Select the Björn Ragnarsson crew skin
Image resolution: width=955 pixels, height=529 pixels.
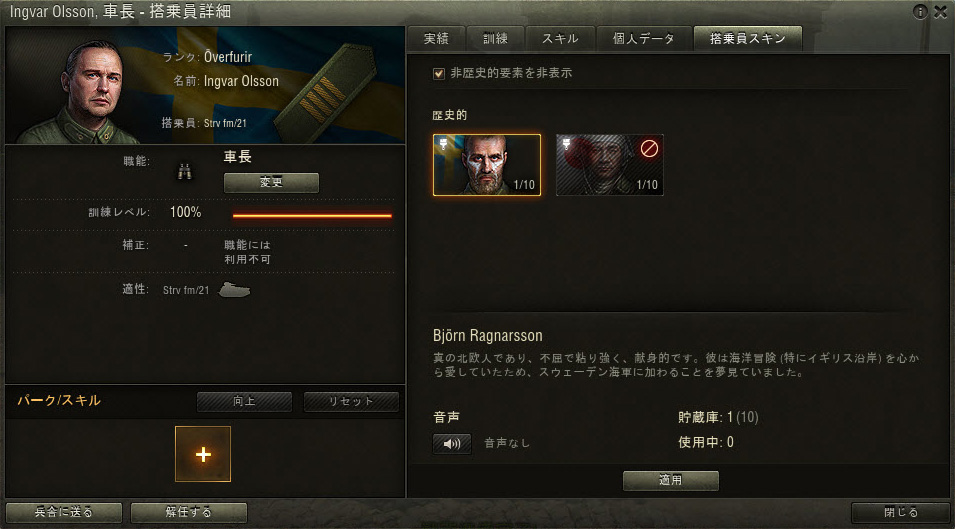pos(487,165)
